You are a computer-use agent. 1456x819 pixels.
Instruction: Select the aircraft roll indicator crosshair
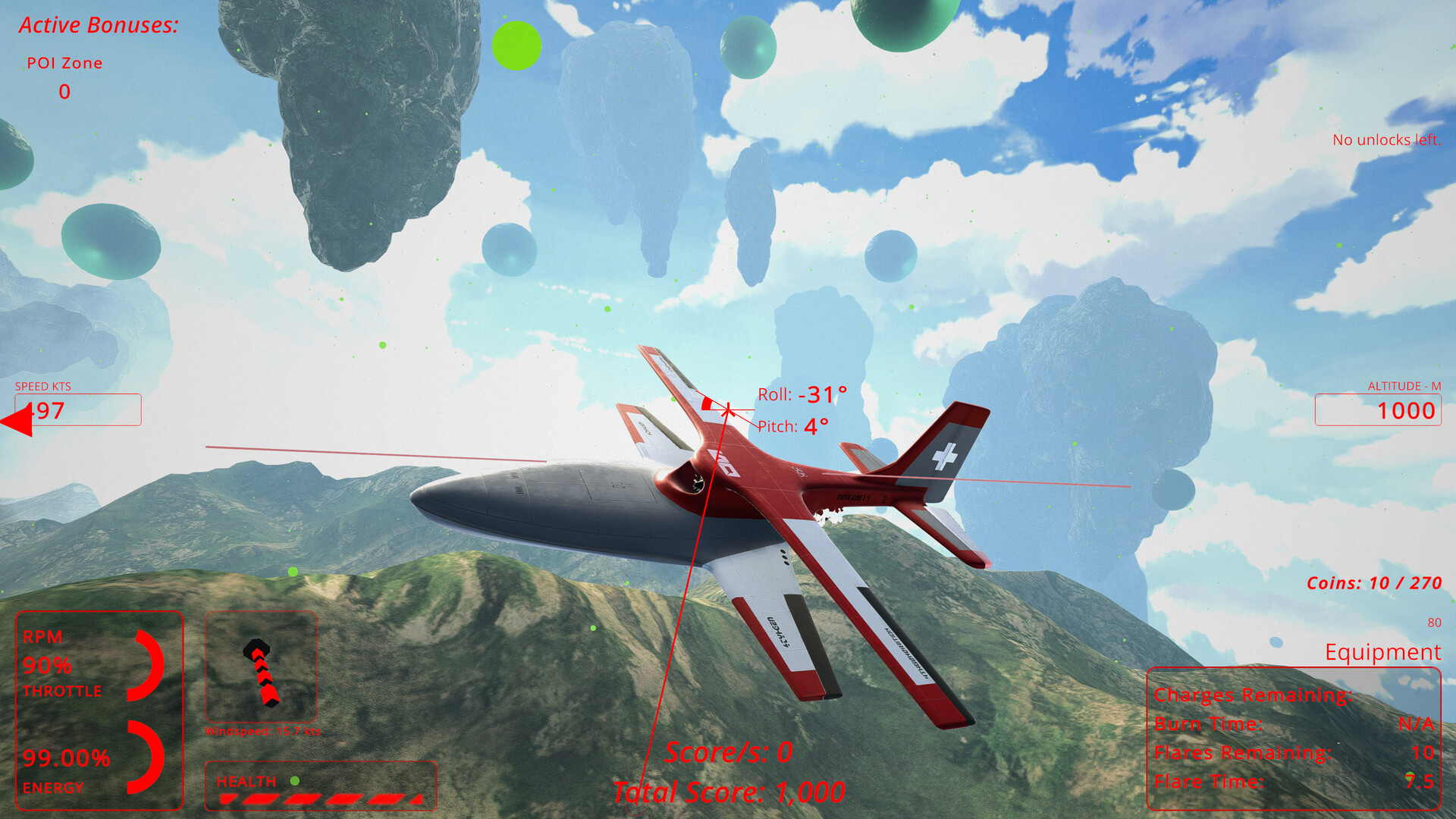[x=726, y=408]
